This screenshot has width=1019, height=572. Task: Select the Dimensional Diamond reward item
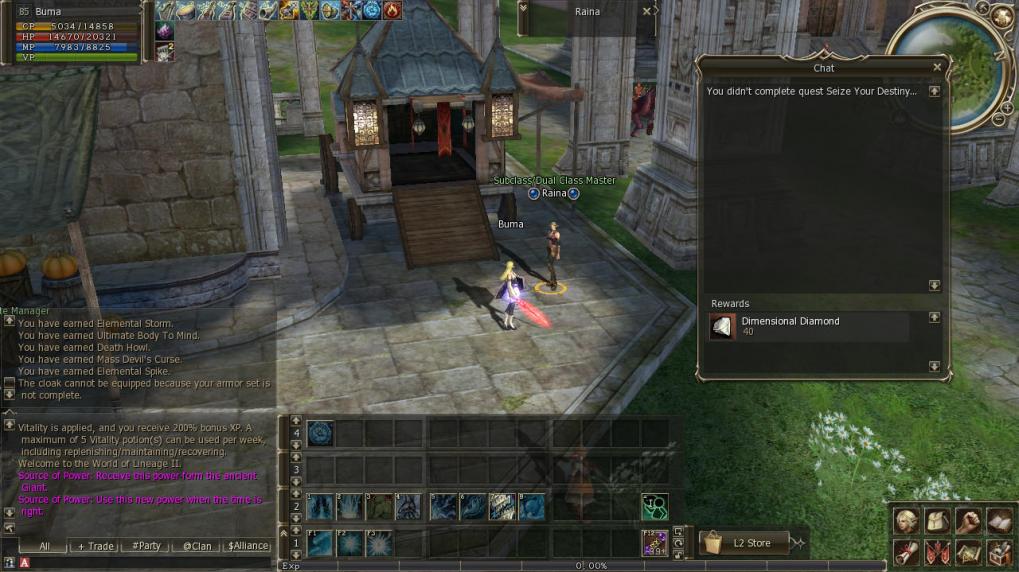[723, 327]
